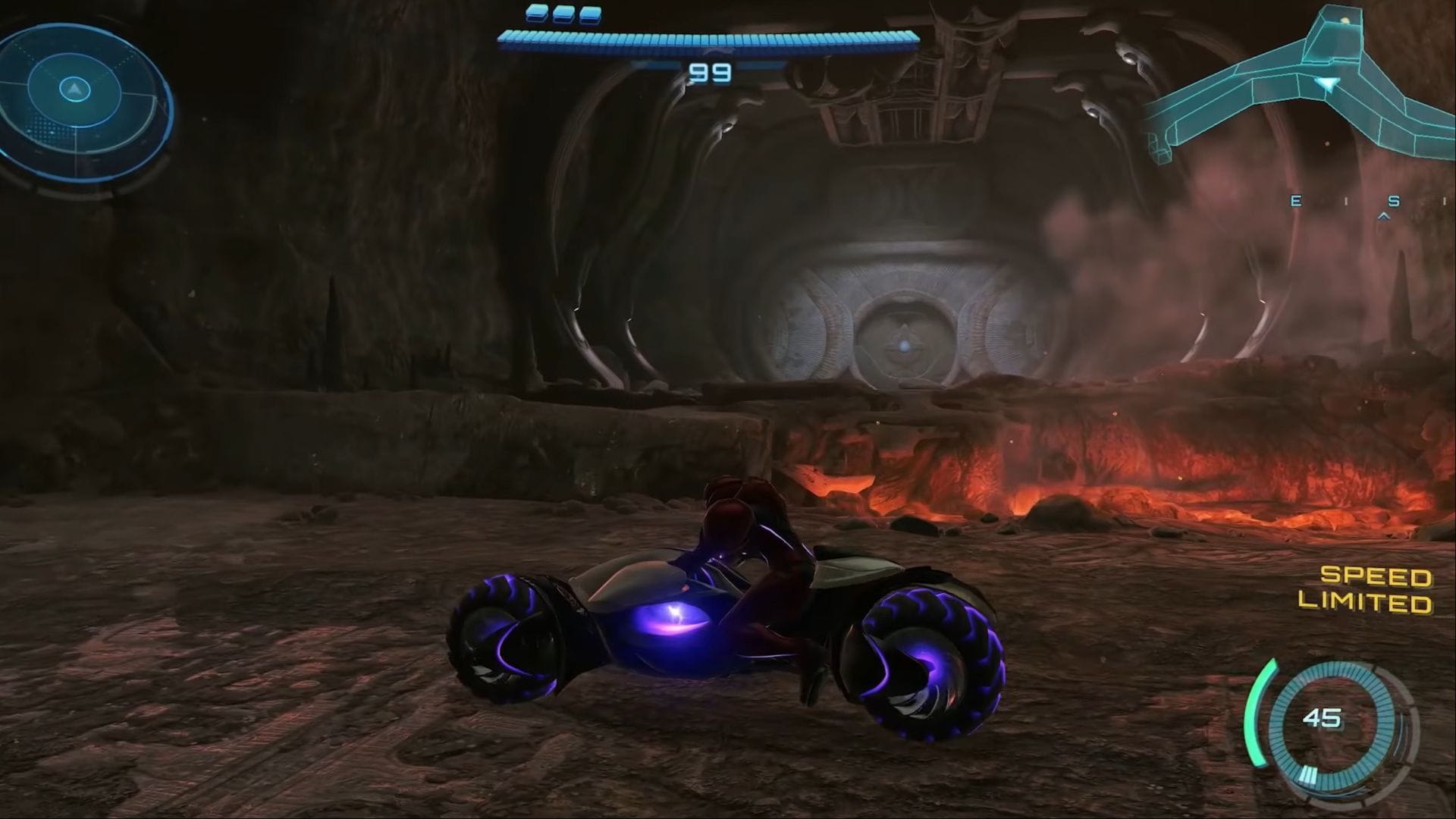The height and width of the screenshot is (819, 1456).
Task: Click the rightmost energy tank capsule icon
Action: (590, 14)
